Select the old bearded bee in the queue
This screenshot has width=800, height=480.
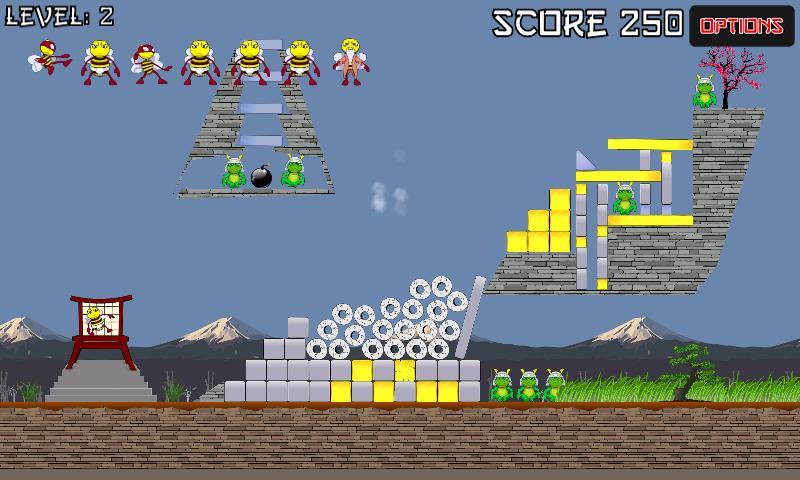point(350,60)
